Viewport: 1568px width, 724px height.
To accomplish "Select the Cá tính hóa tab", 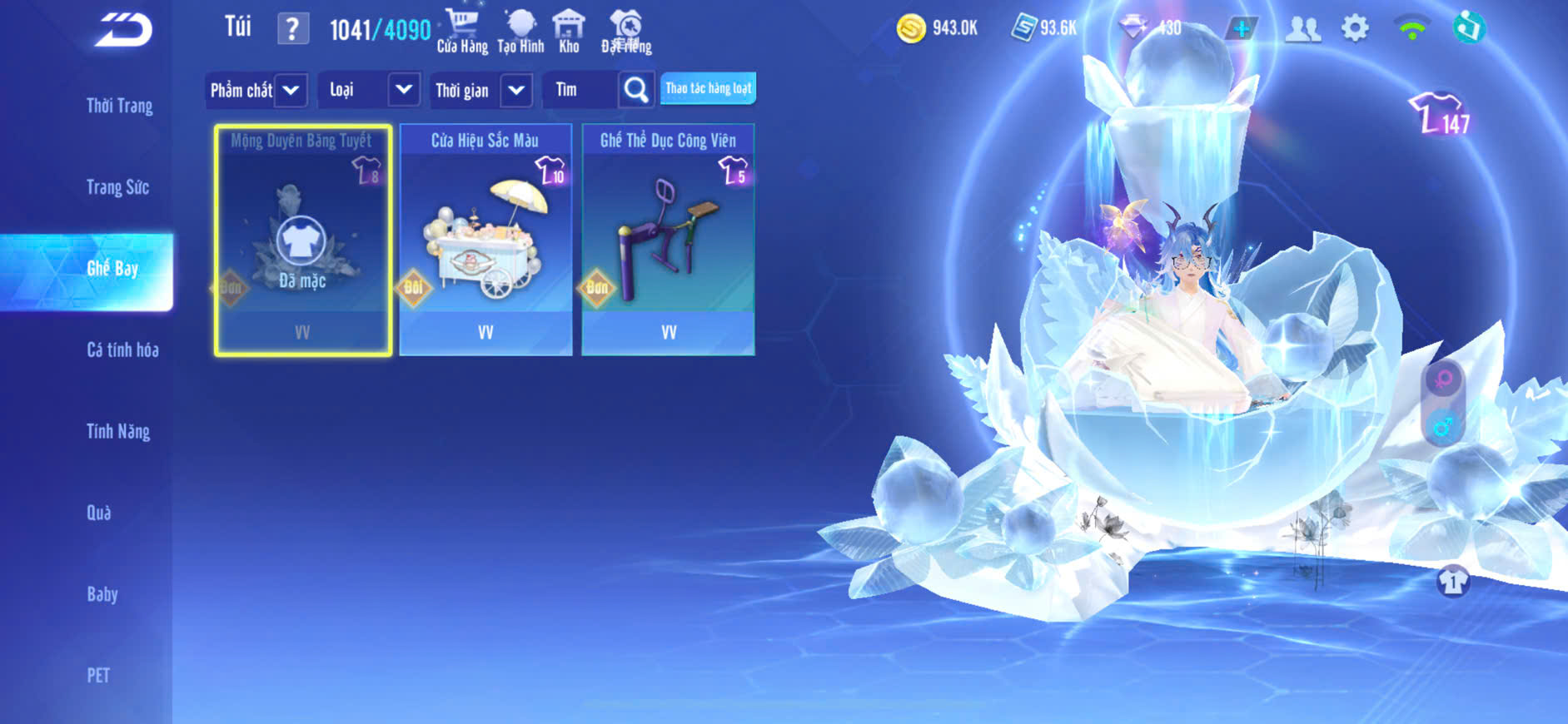I will pos(122,350).
